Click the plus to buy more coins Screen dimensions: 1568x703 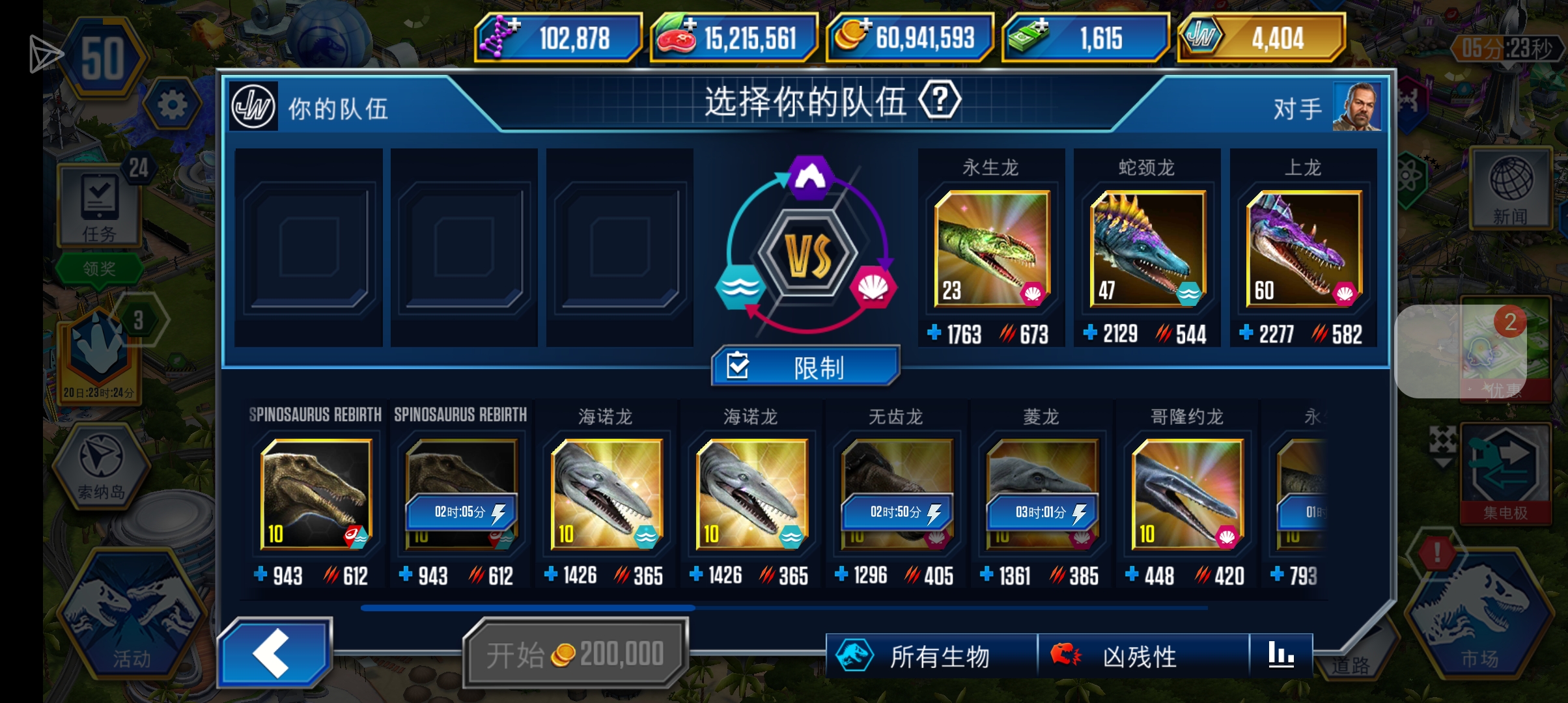tap(866, 26)
